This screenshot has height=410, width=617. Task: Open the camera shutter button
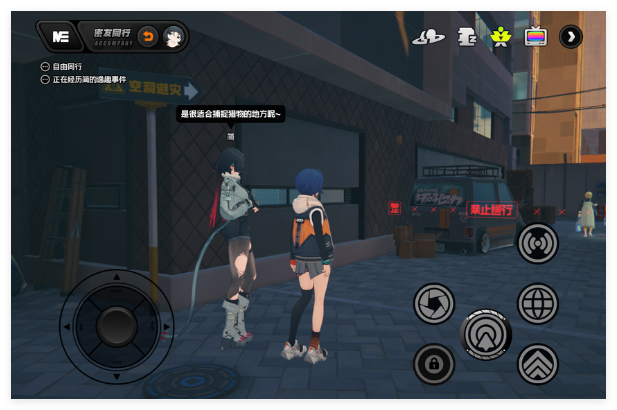click(434, 303)
